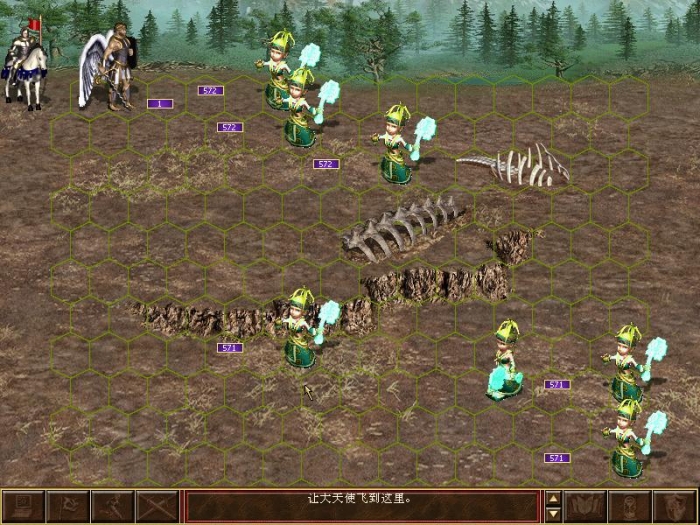700x525 pixels.
Task: Click the combat log message panel
Action: (362, 506)
